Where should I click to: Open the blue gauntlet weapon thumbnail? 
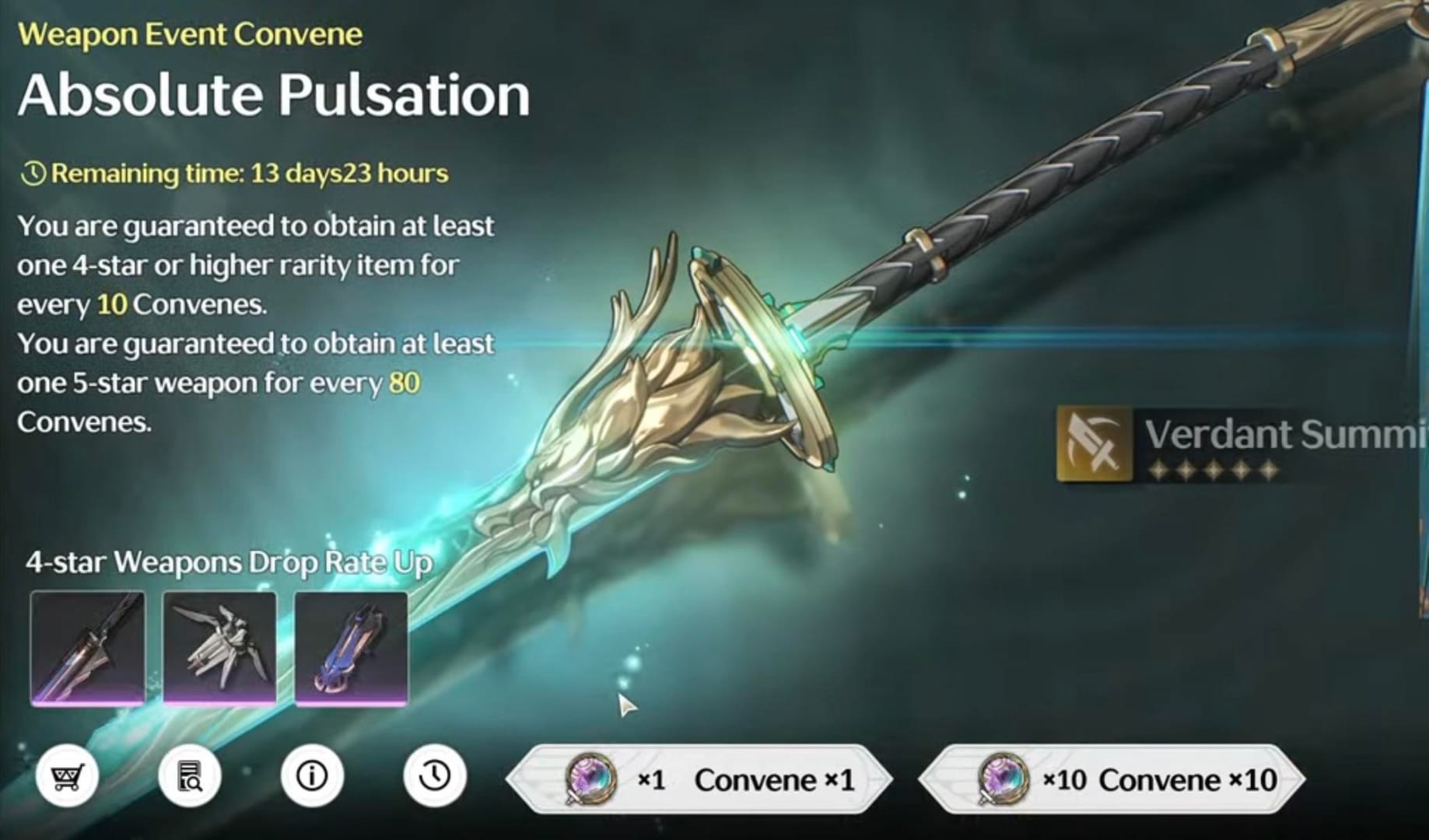click(352, 647)
